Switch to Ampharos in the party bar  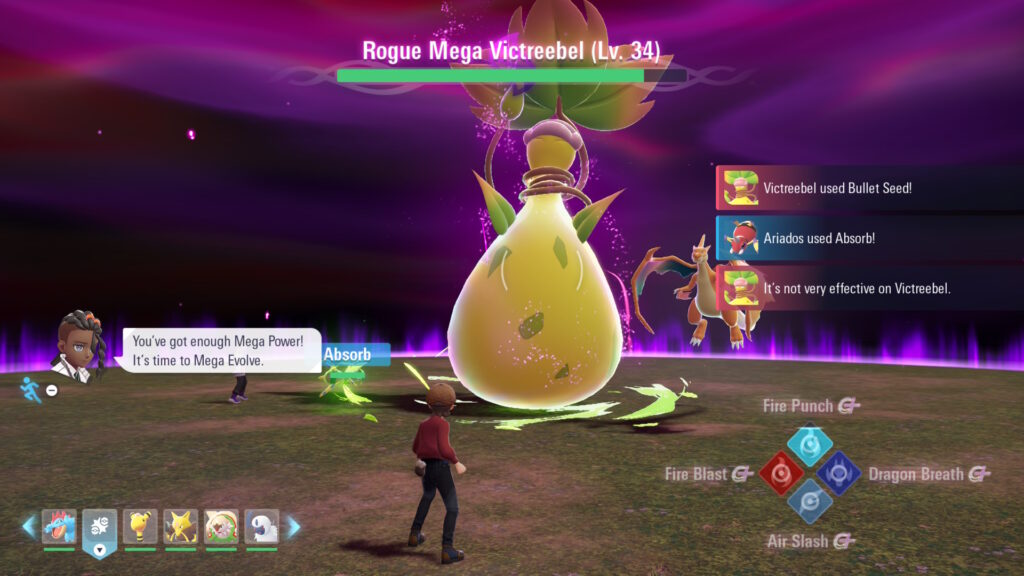pos(140,527)
